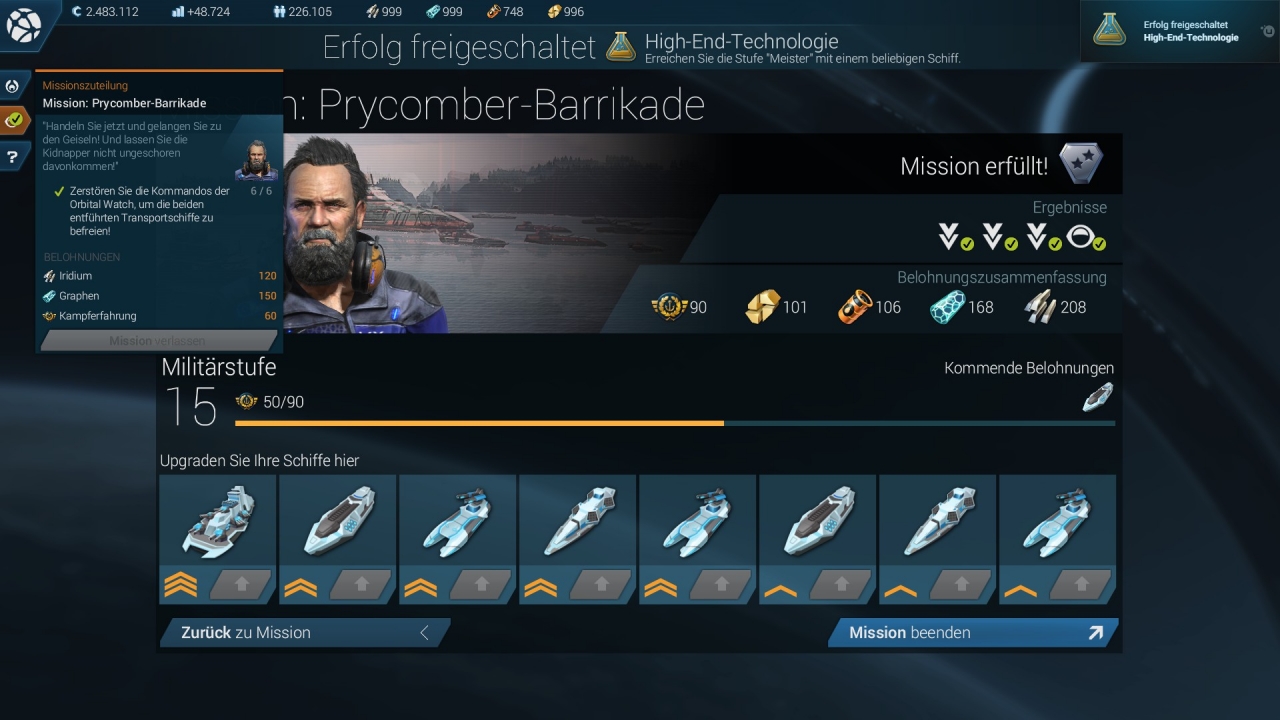This screenshot has width=1280, height=720.
Task: Upgrade the triple-chevron flagship
Action: [241, 585]
